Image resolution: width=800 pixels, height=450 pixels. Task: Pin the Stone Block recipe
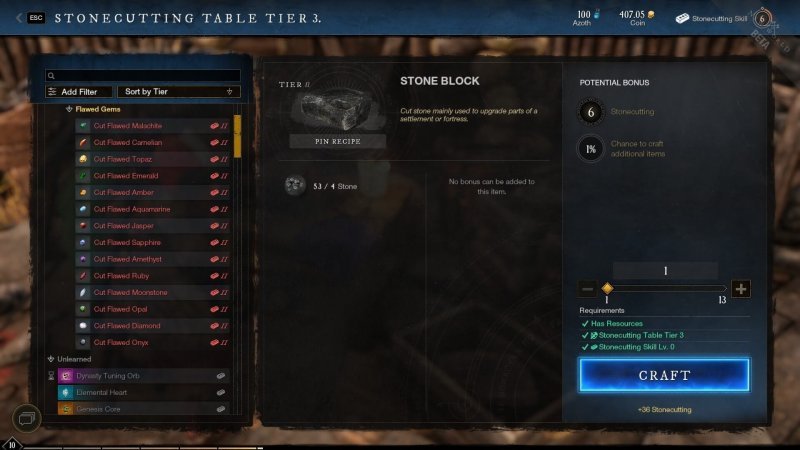pyautogui.click(x=337, y=141)
